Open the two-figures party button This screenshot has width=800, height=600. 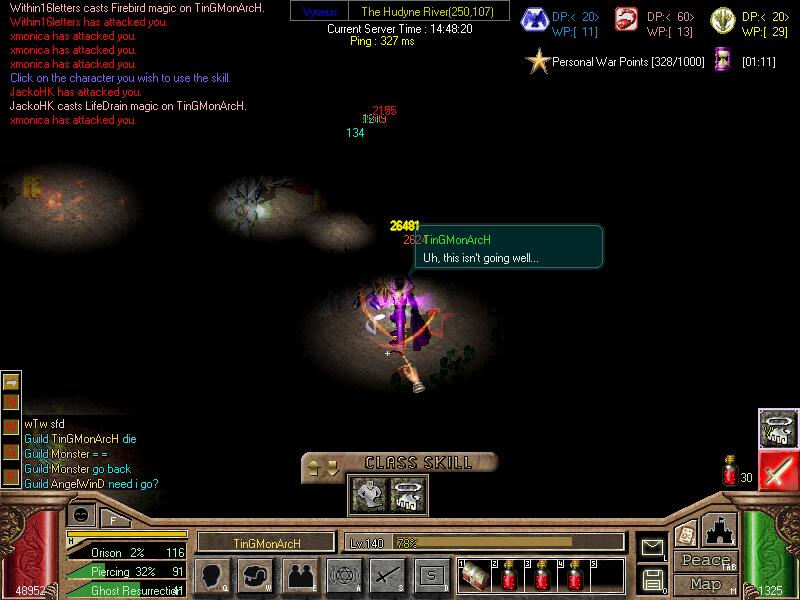click(300, 575)
